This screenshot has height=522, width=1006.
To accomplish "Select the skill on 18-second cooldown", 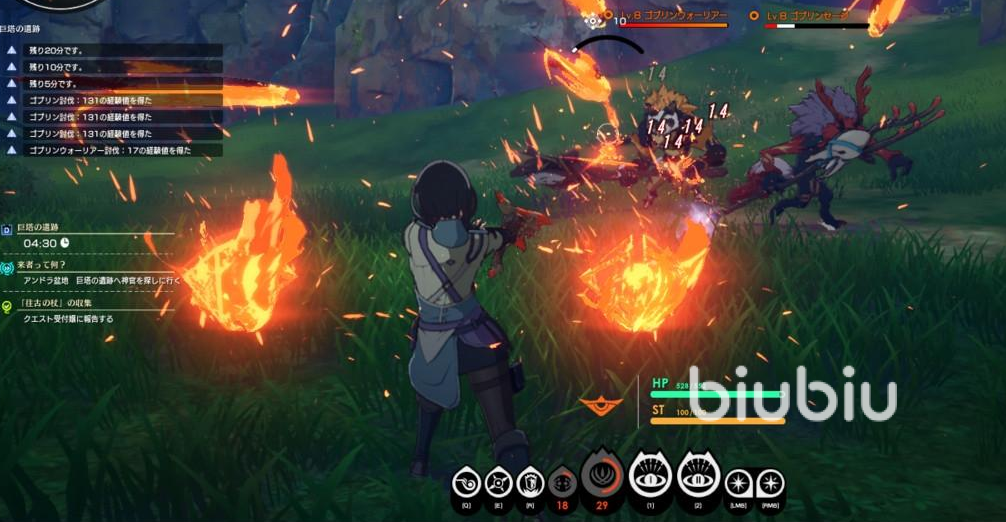I will tap(561, 483).
